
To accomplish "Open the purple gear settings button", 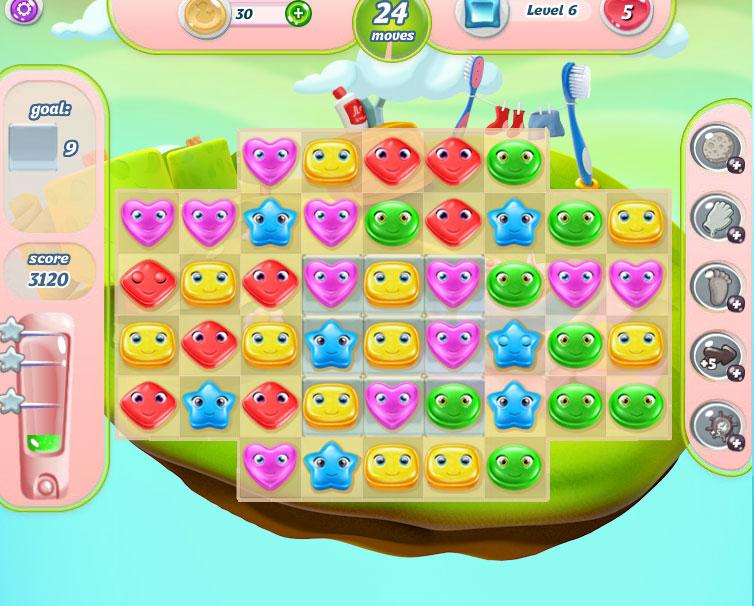I will tap(24, 10).
